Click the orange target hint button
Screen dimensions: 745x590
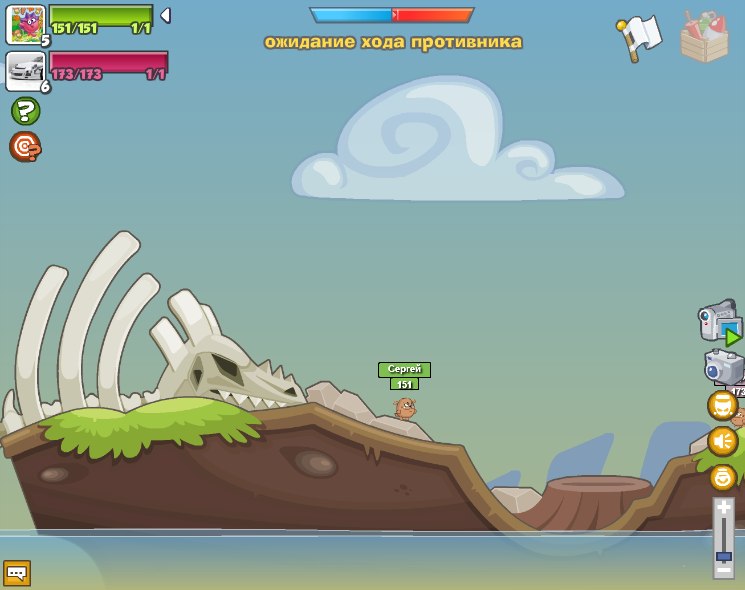(x=25, y=147)
